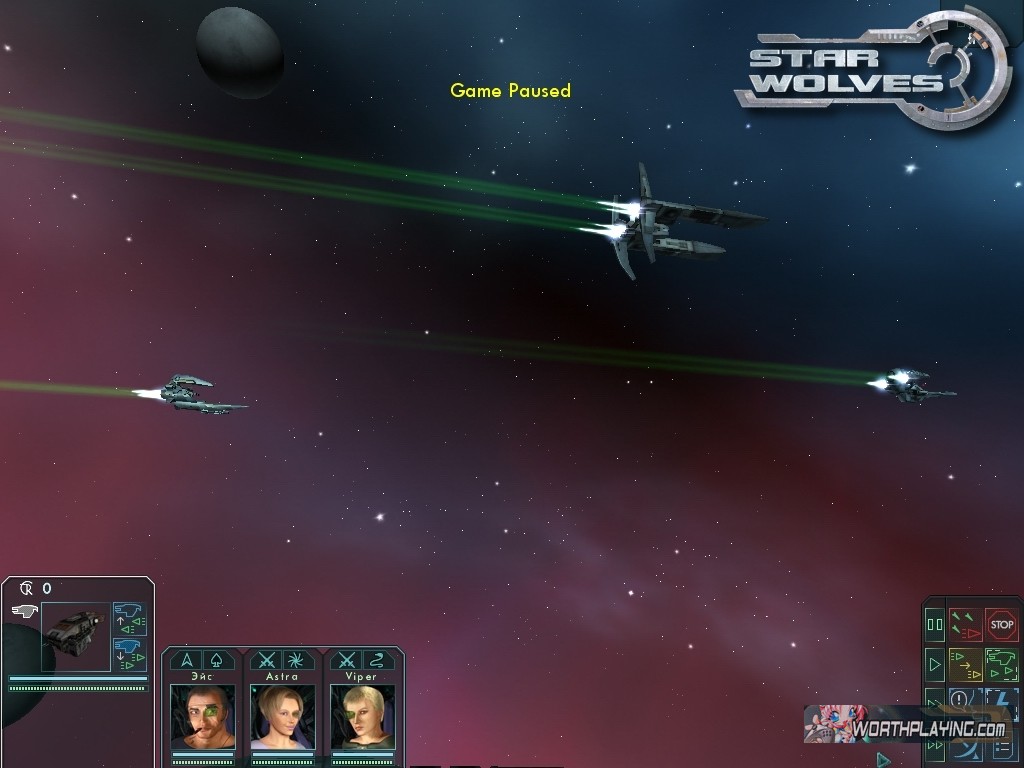This screenshot has height=768, width=1024.
Task: Click crossed swords icon above Viper
Action: pos(347,660)
